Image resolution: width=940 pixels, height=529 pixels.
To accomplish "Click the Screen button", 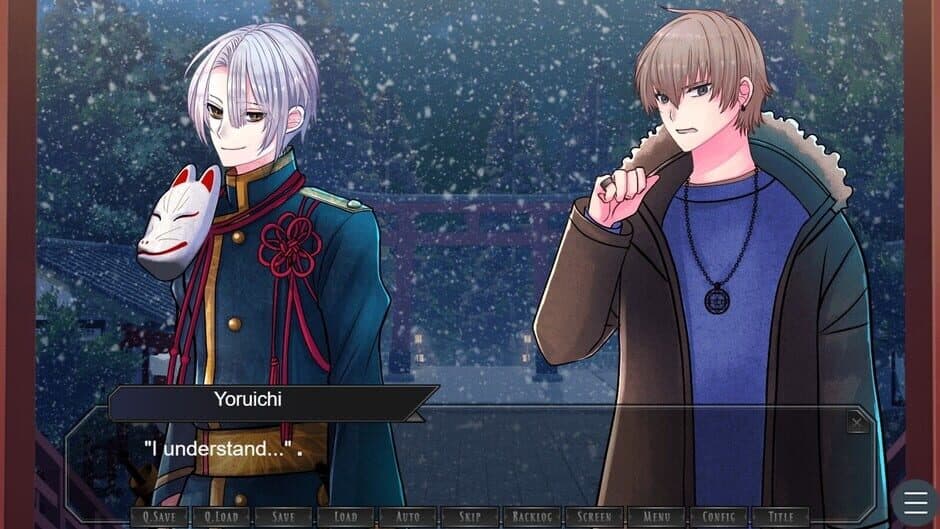I will click(594, 517).
